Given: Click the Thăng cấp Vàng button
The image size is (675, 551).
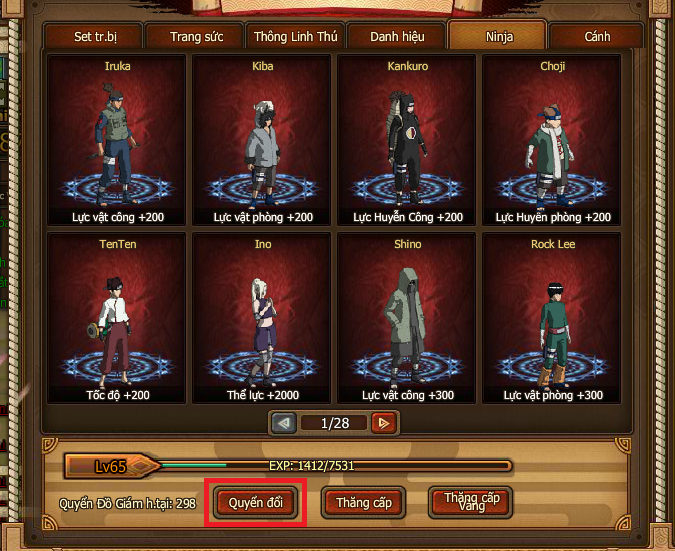Looking at the screenshot, I should 470,501.
